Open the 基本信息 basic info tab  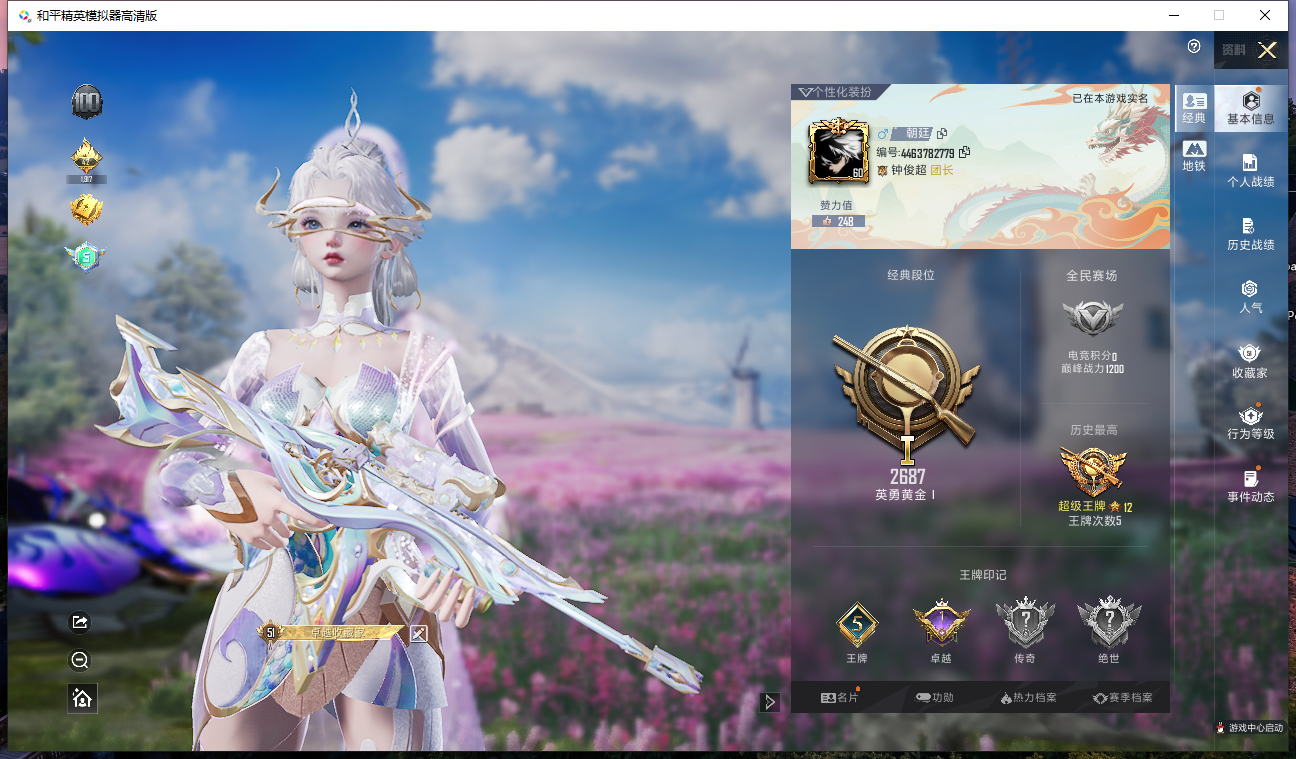tap(1250, 108)
